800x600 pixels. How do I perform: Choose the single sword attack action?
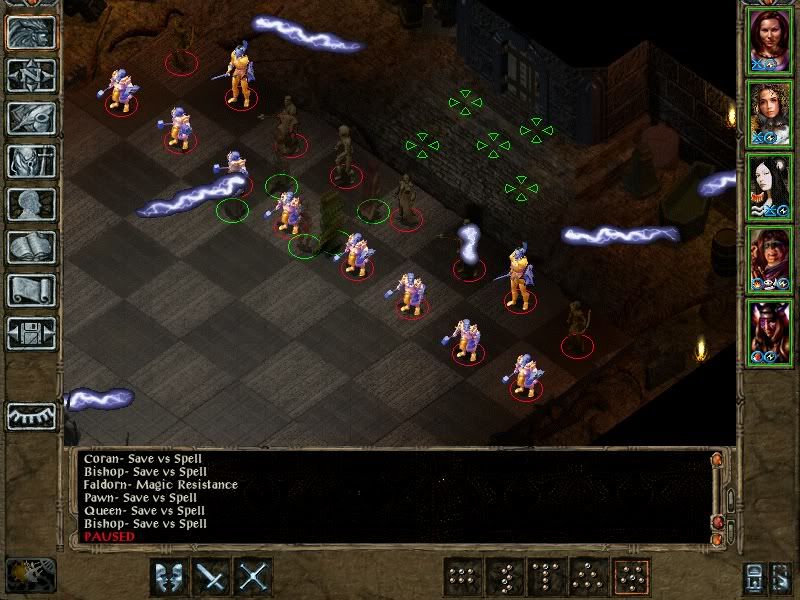212,577
